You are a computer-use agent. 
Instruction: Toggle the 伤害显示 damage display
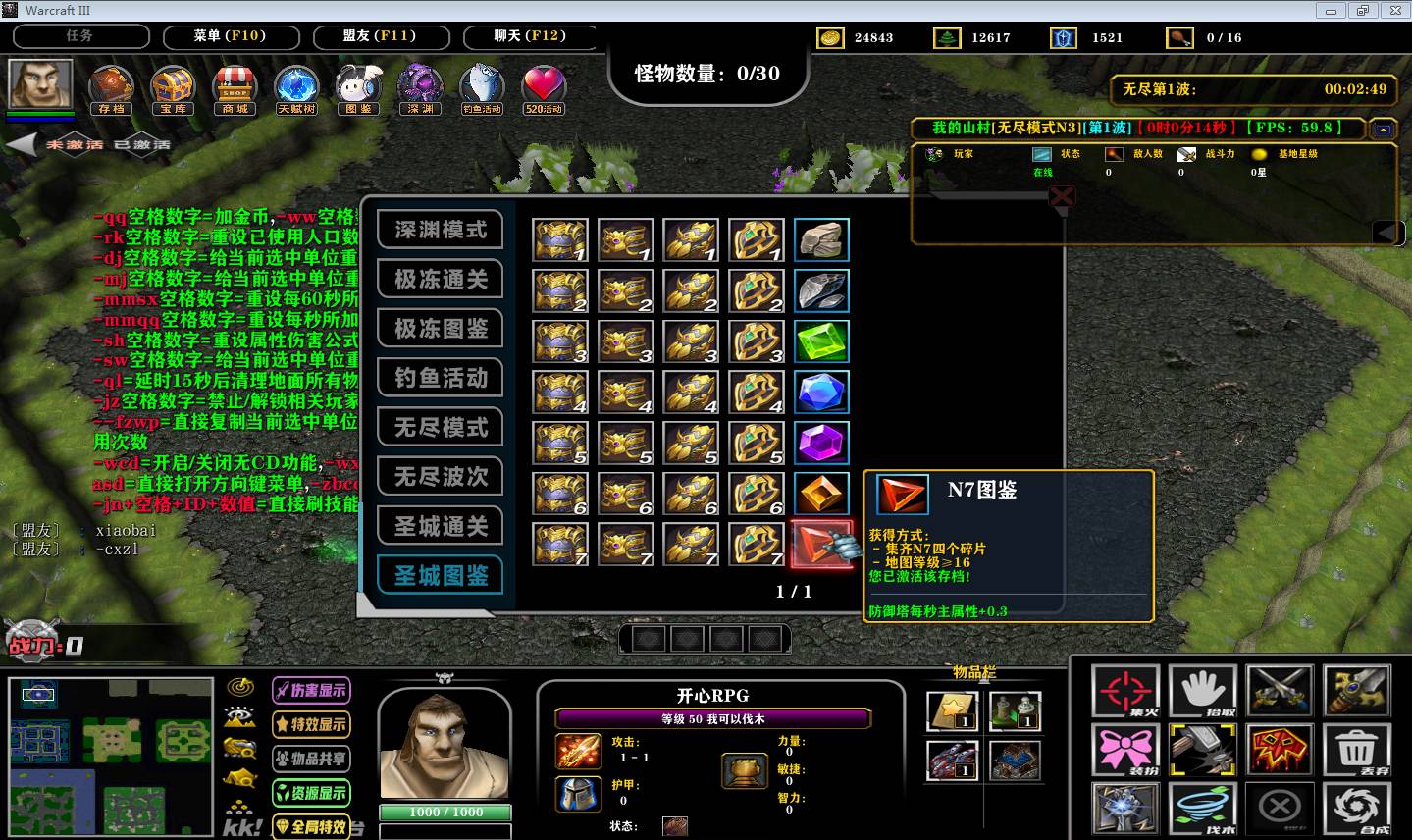click(x=311, y=690)
